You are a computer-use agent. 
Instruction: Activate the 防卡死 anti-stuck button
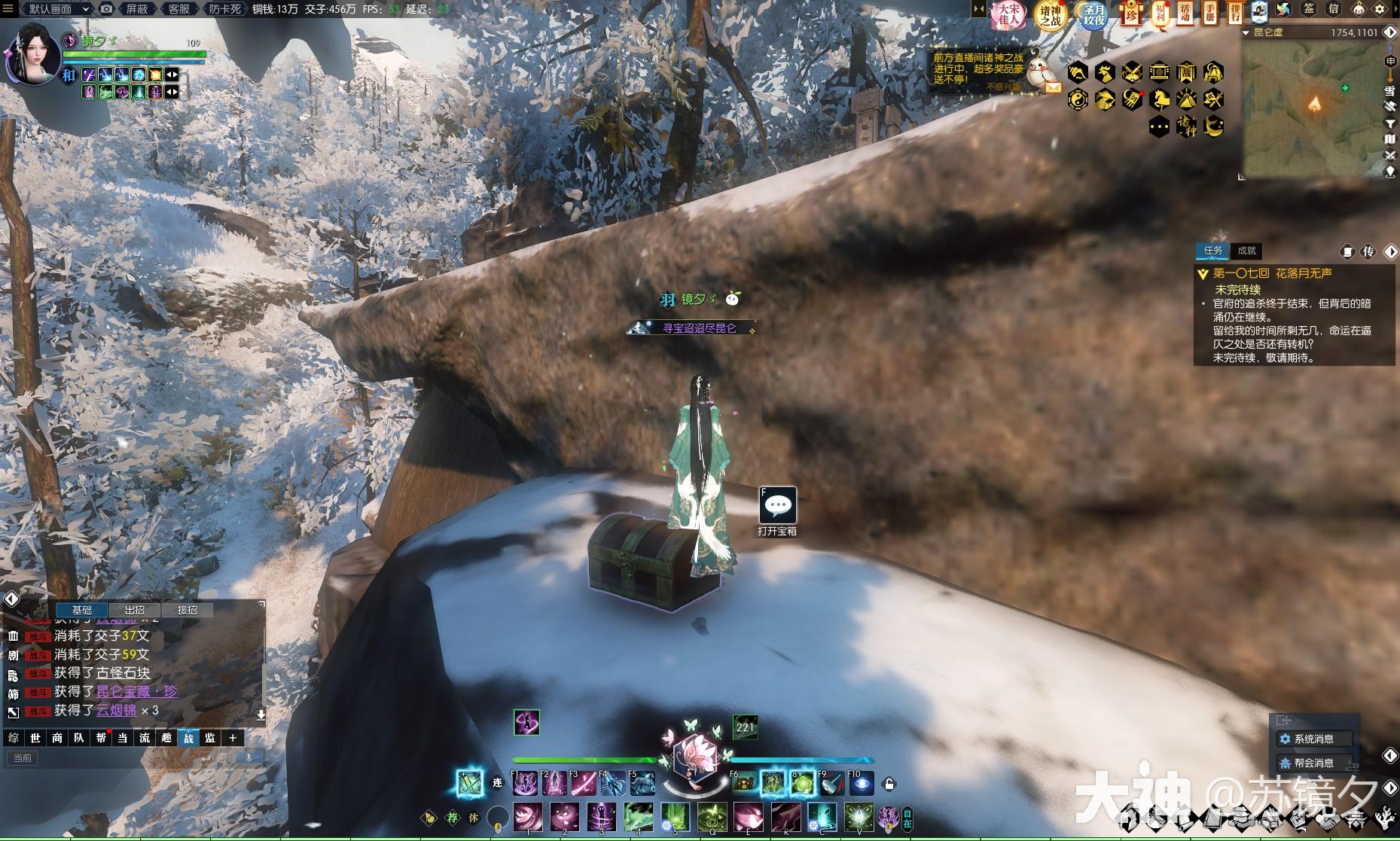click(x=224, y=9)
